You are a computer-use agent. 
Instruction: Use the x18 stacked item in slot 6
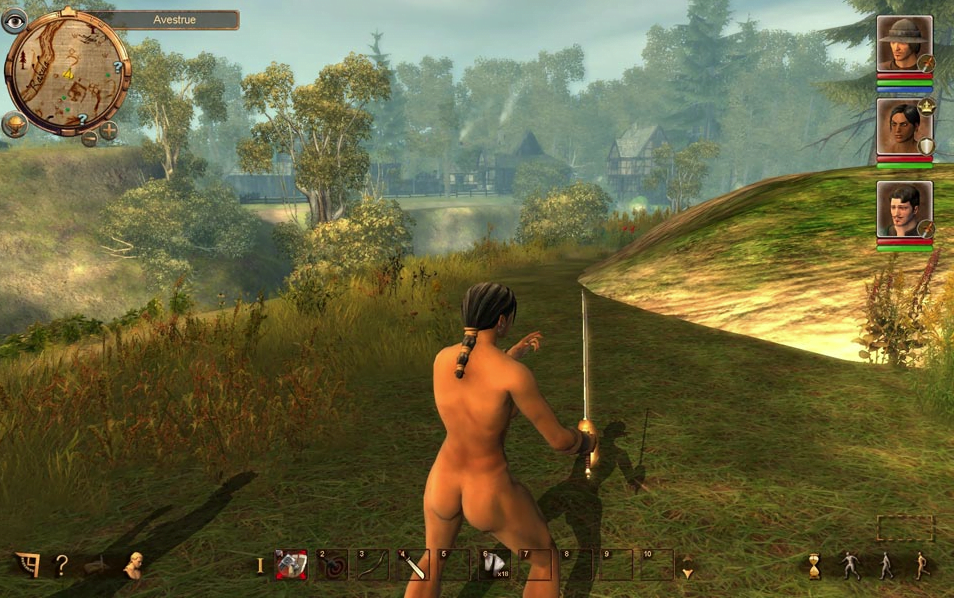point(495,565)
